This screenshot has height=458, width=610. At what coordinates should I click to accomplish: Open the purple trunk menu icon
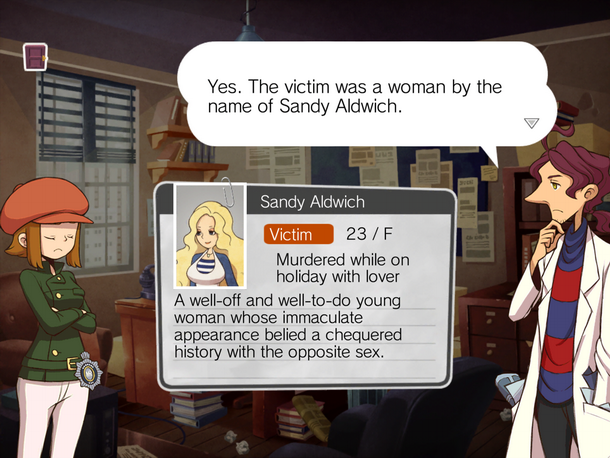37,57
